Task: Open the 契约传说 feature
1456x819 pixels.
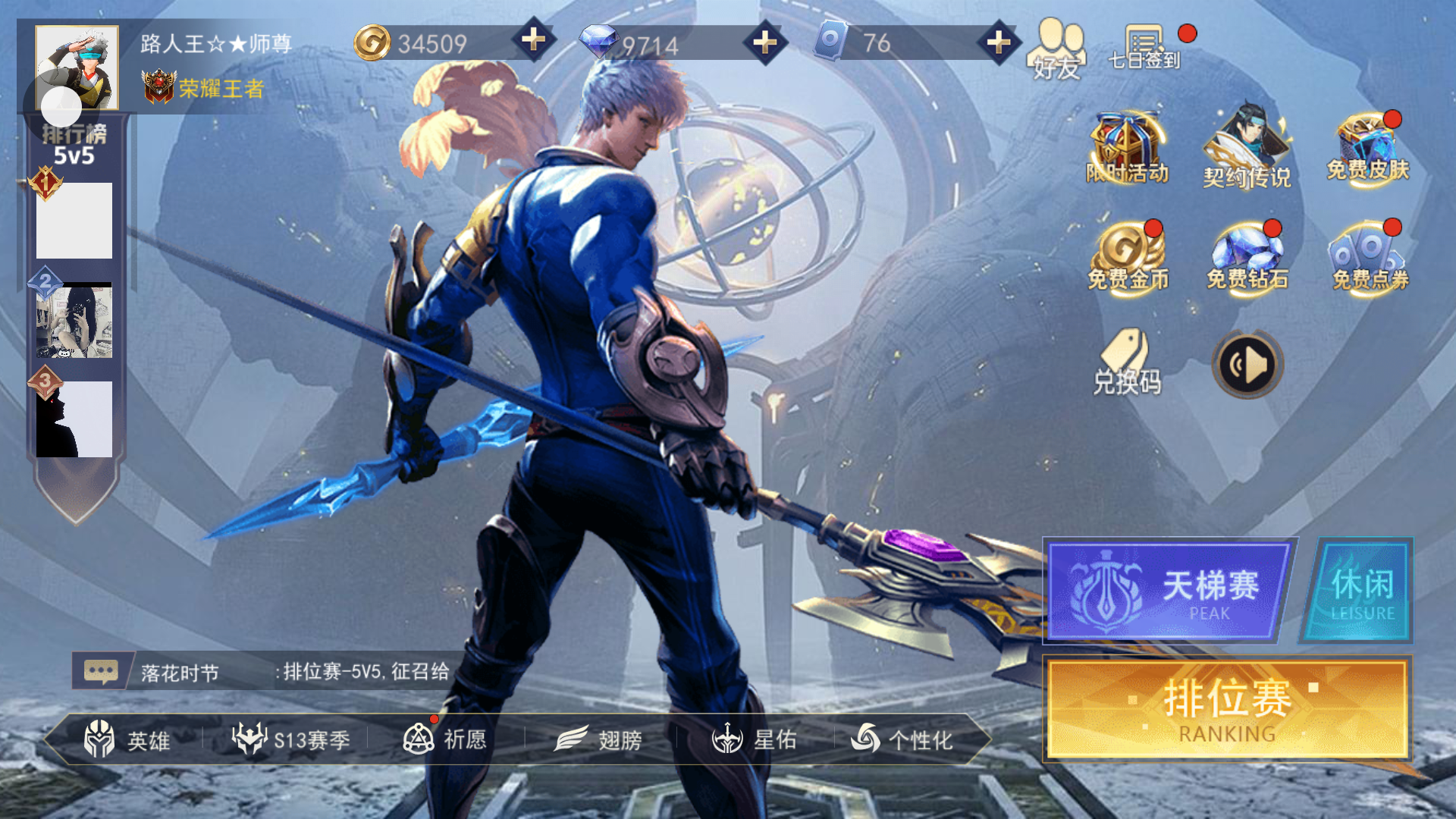Action: (1247, 149)
